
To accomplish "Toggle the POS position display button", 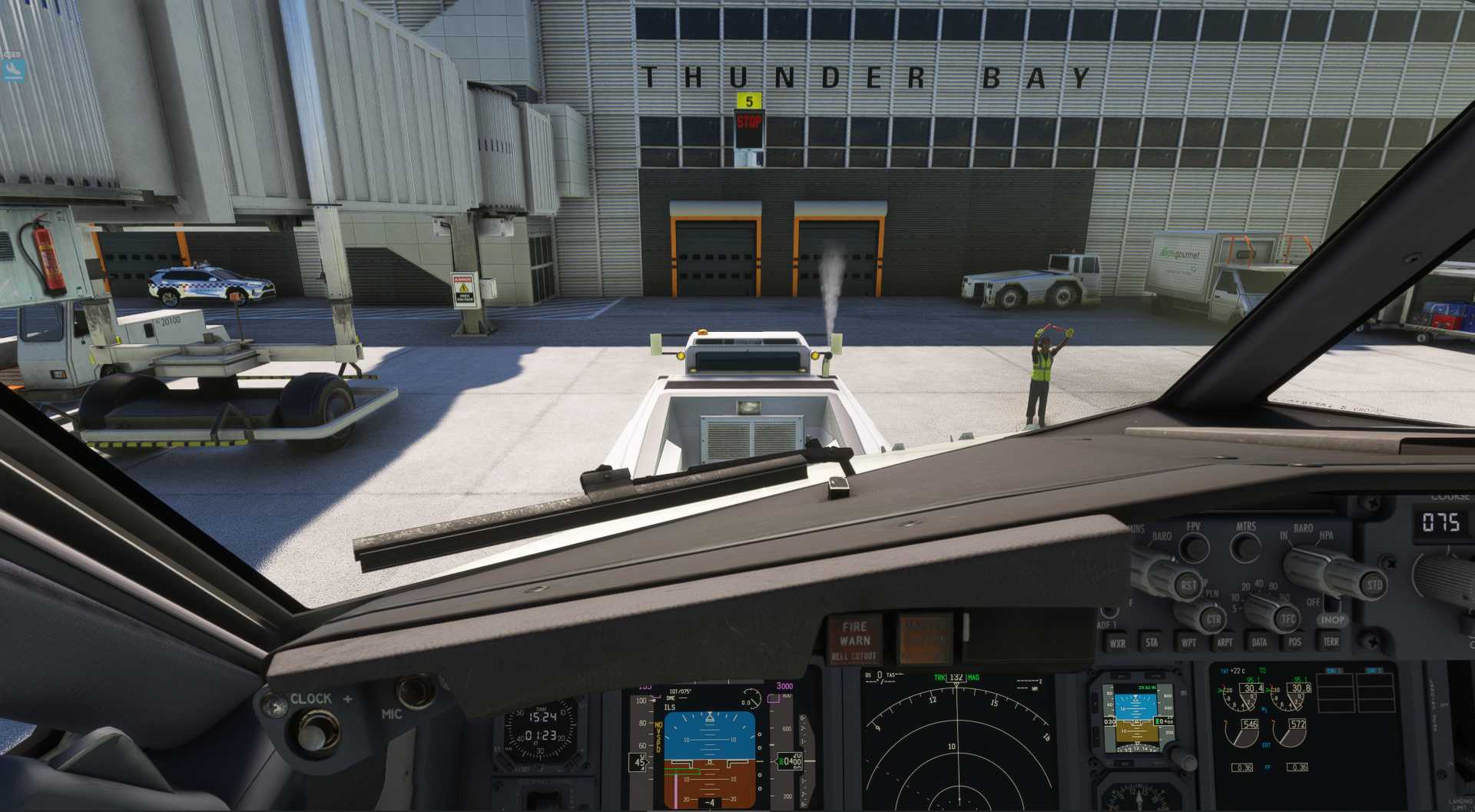I will pyautogui.click(x=1294, y=642).
